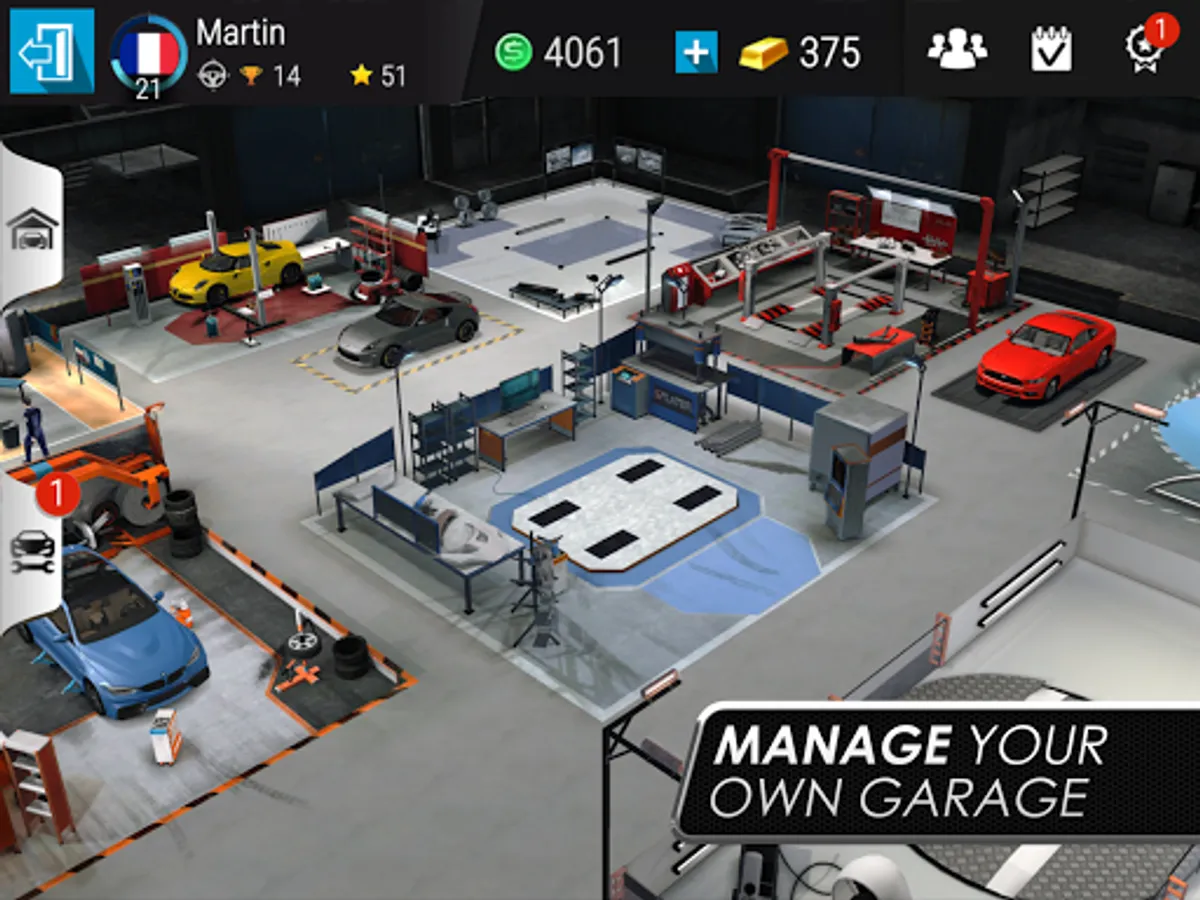Show the calendar checklist tasks
1200x900 pixels.
click(x=1051, y=50)
